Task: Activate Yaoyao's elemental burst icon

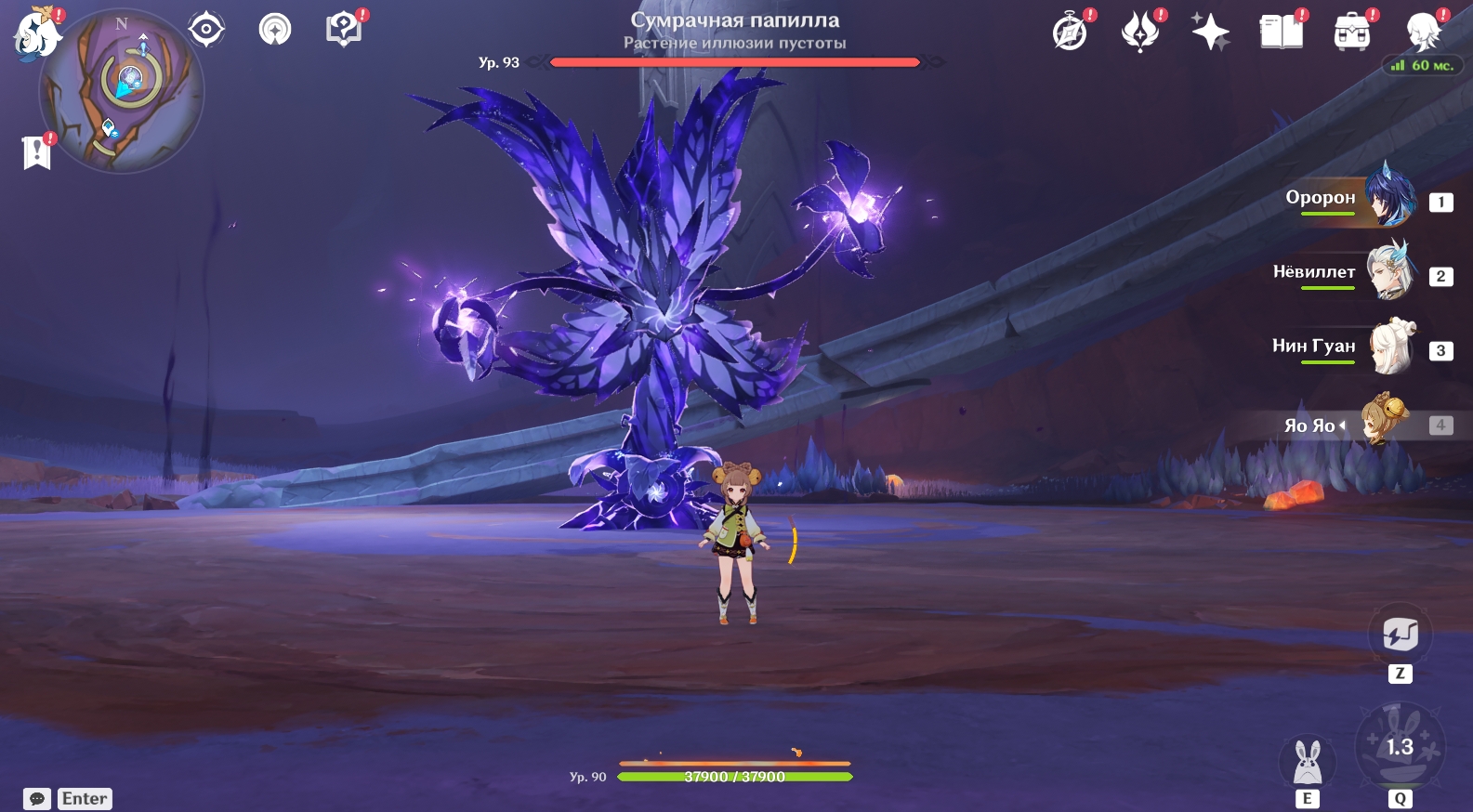Action: coord(1400,746)
